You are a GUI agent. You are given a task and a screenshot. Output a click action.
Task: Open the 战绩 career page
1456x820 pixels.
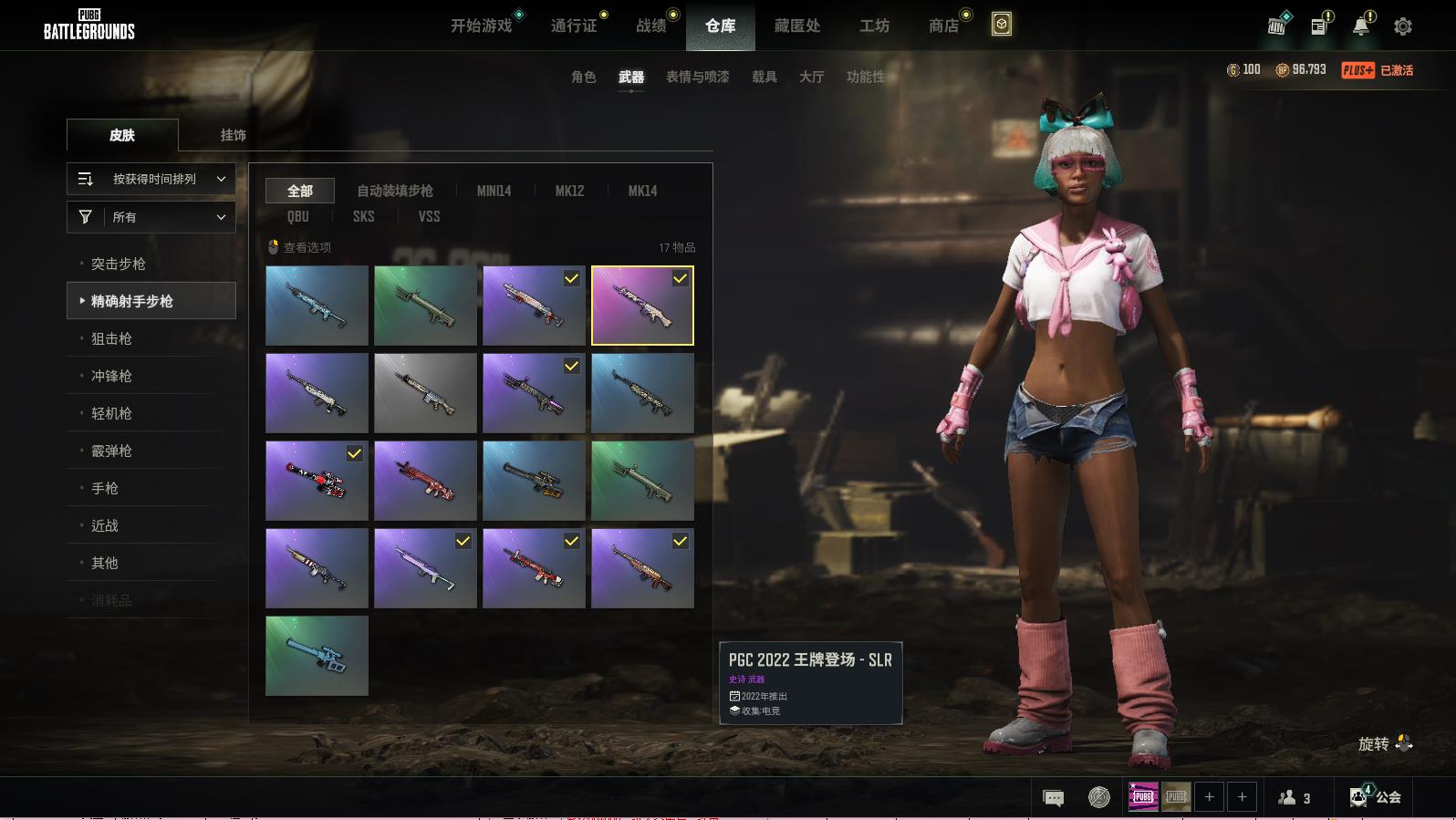click(650, 26)
